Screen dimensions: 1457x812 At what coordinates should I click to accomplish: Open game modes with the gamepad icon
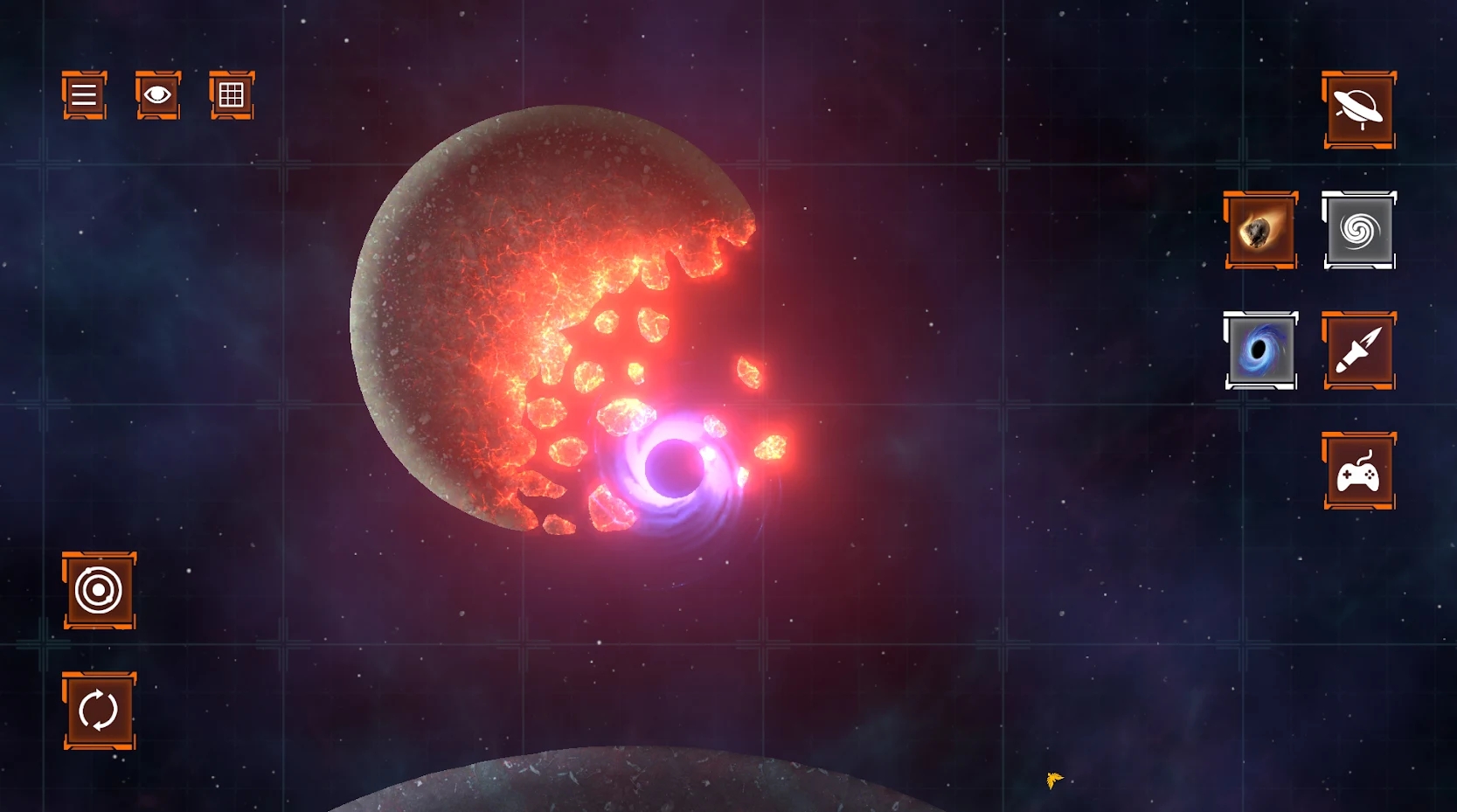click(x=1358, y=472)
